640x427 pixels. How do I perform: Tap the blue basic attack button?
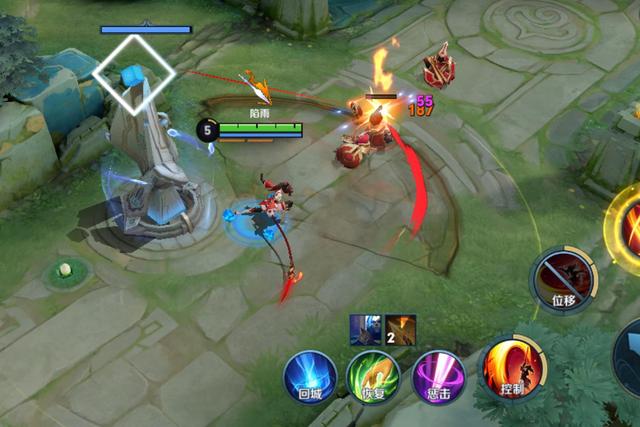pyautogui.click(x=630, y=355)
